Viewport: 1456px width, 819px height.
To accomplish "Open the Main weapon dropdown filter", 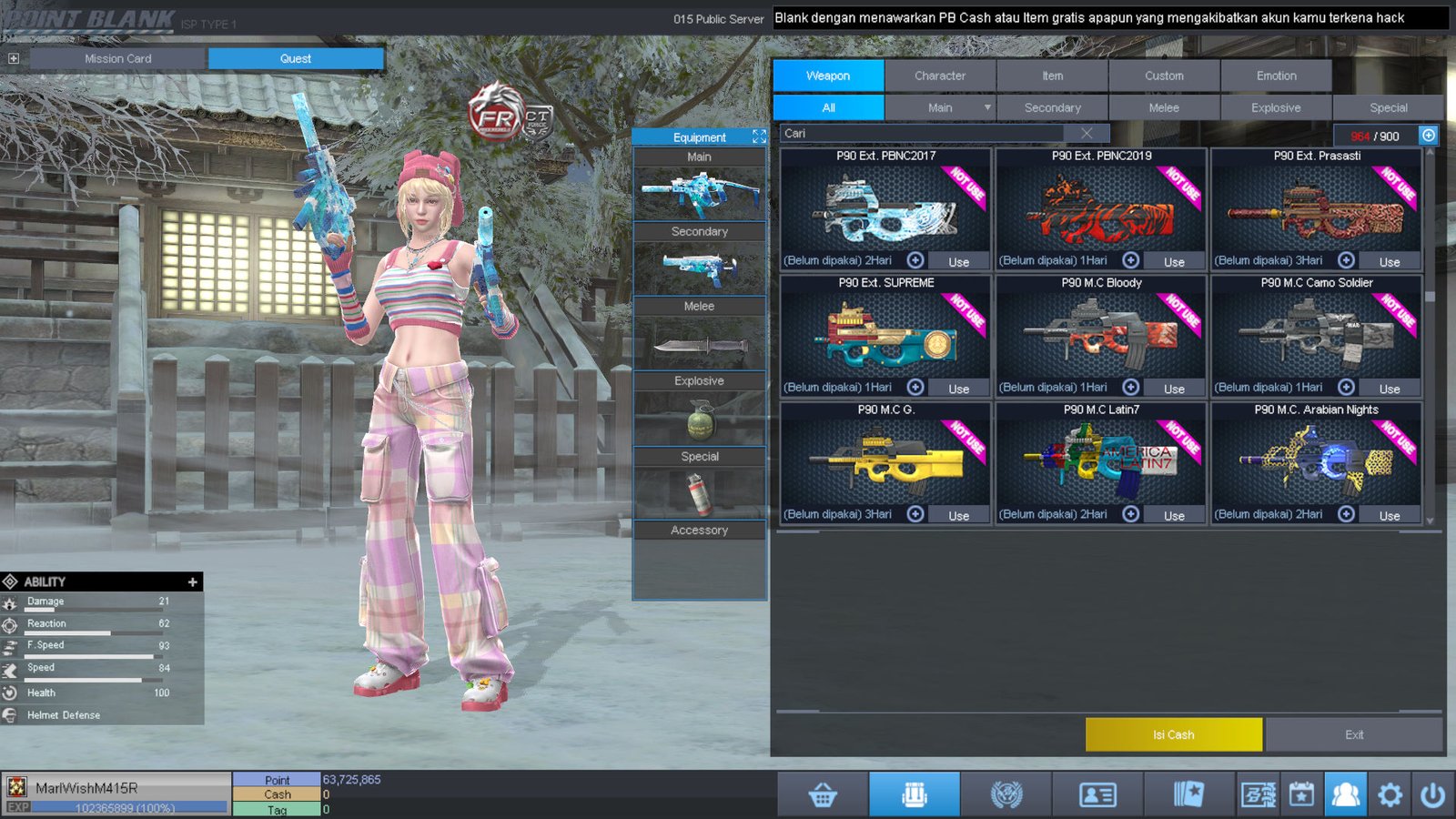I will click(987, 107).
